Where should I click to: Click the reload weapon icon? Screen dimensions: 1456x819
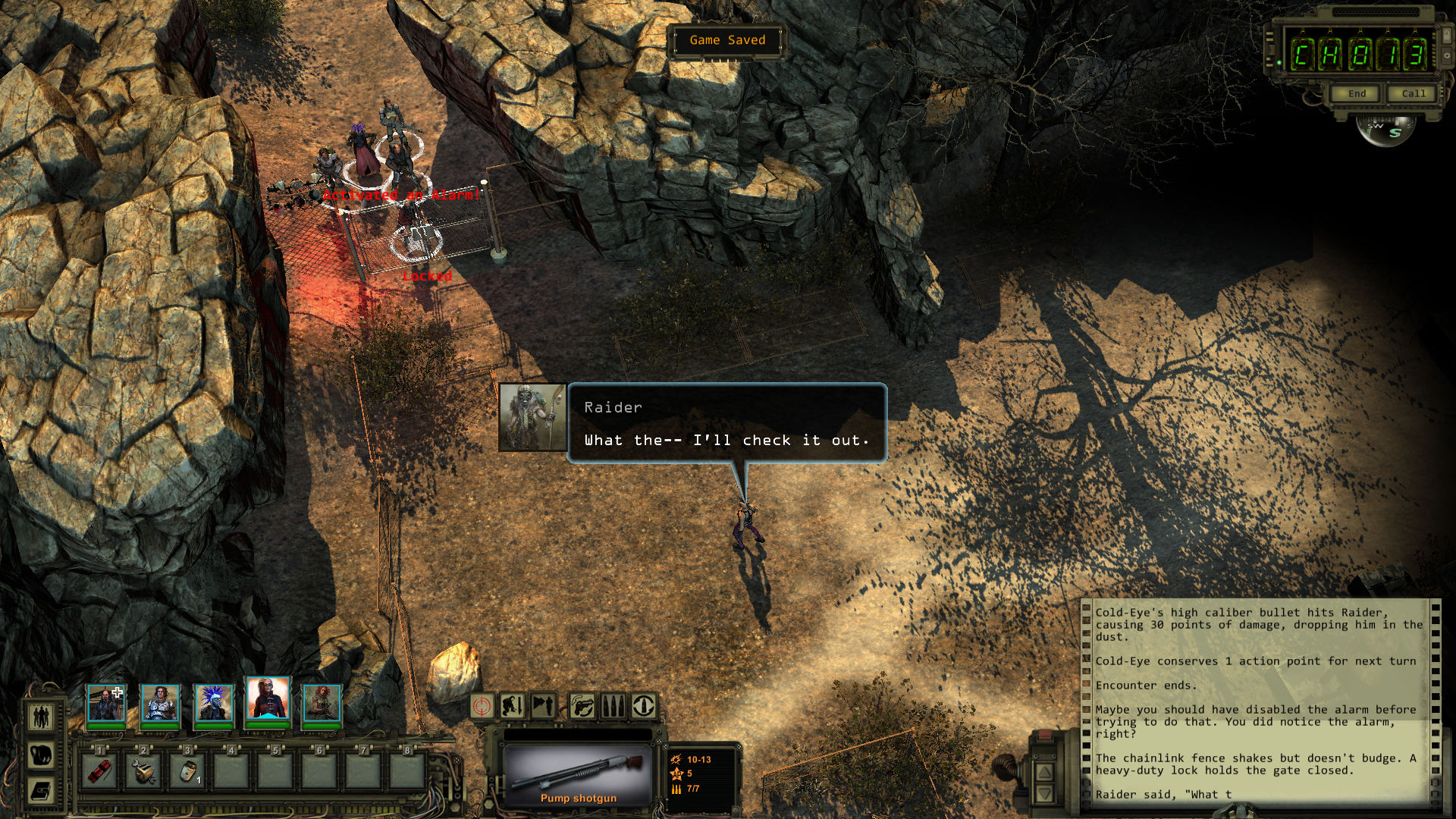point(642,706)
